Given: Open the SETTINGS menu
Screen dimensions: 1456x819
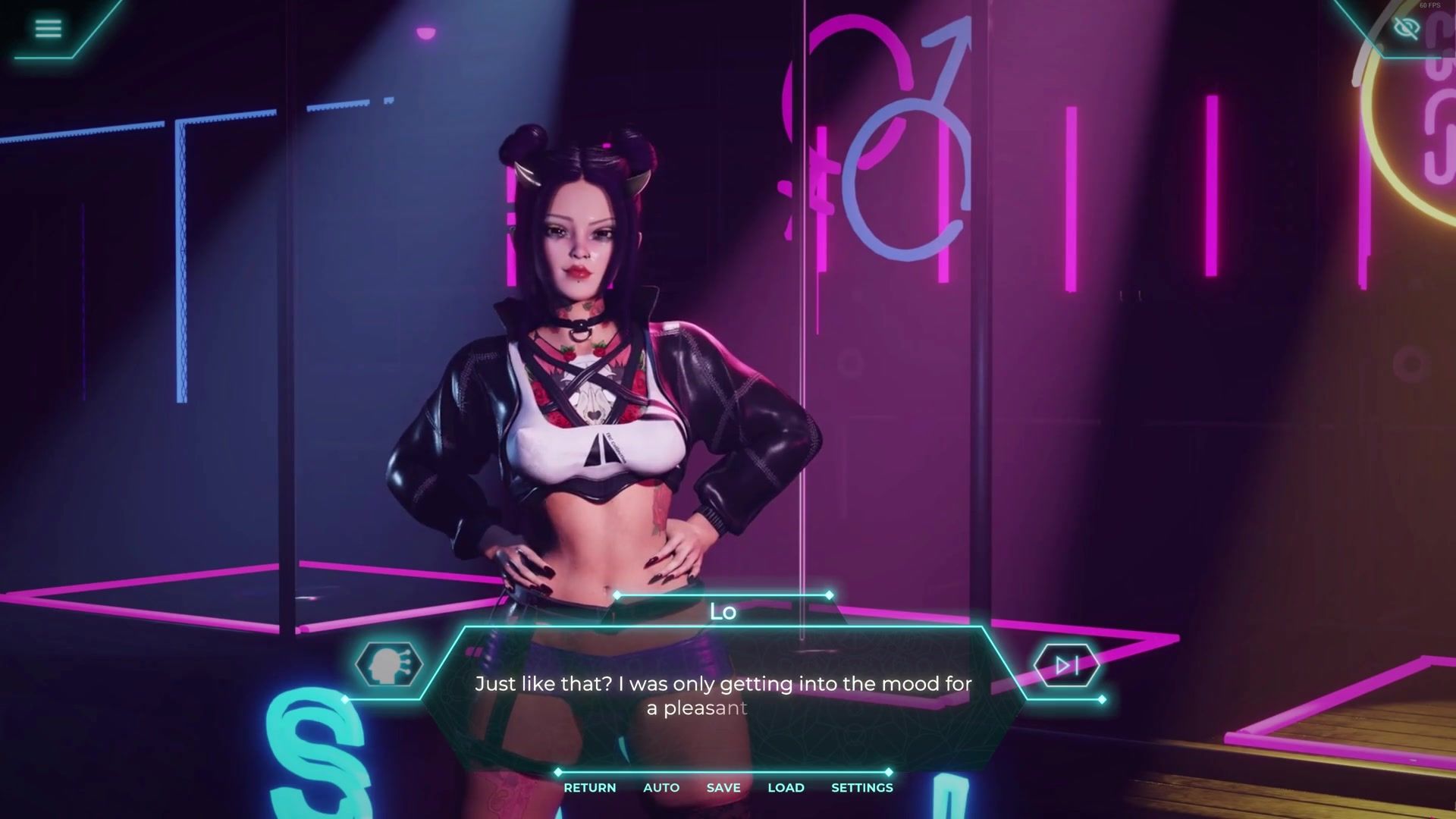Looking at the screenshot, I should coord(862,787).
